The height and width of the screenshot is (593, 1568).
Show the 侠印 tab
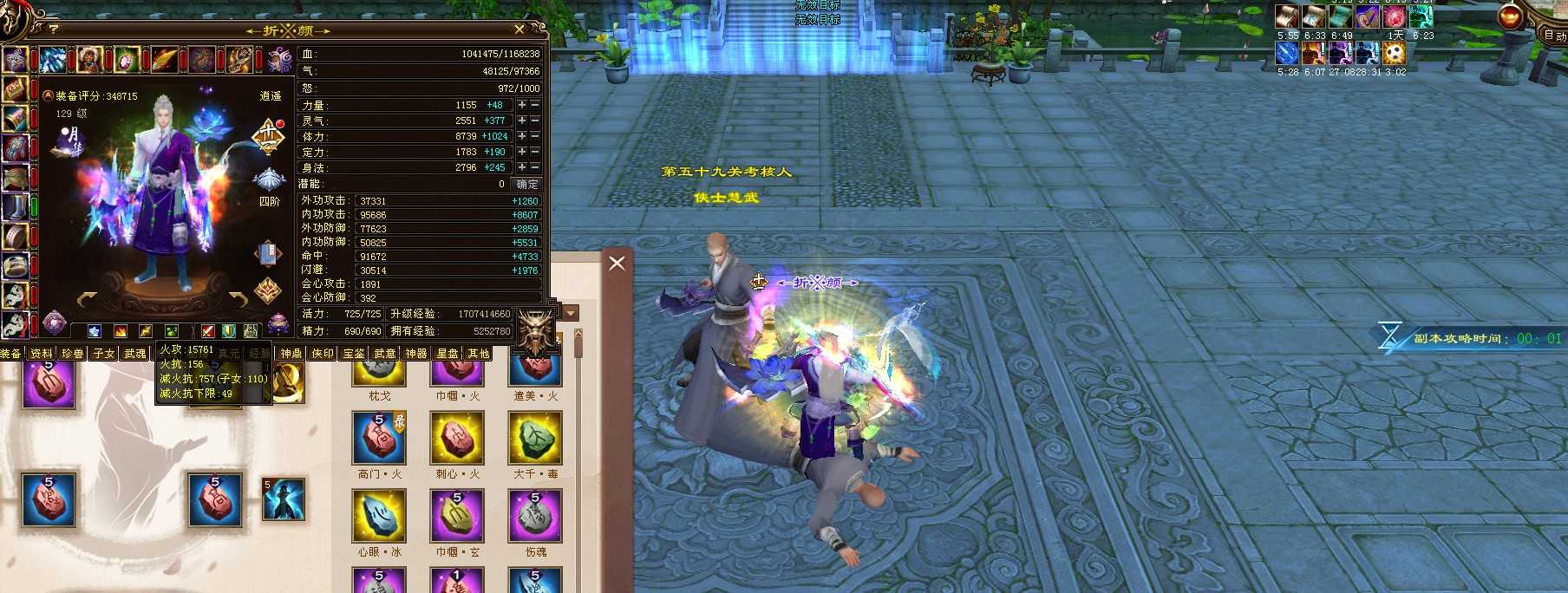(322, 354)
